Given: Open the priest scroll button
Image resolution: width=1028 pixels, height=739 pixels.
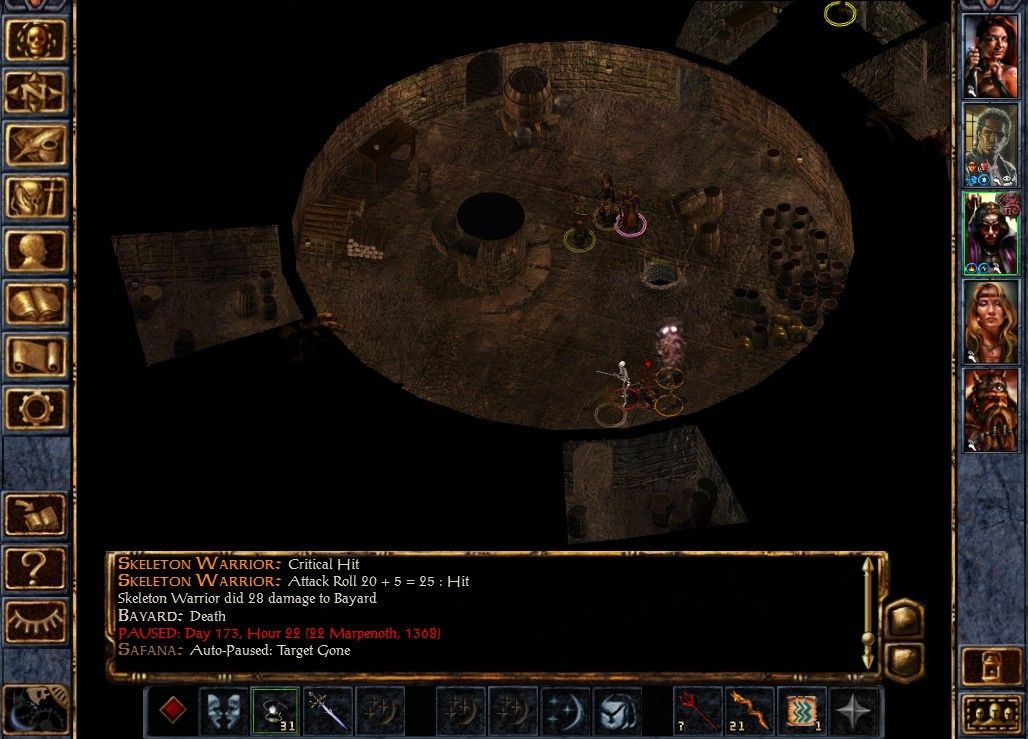Looking at the screenshot, I should [x=36, y=357].
